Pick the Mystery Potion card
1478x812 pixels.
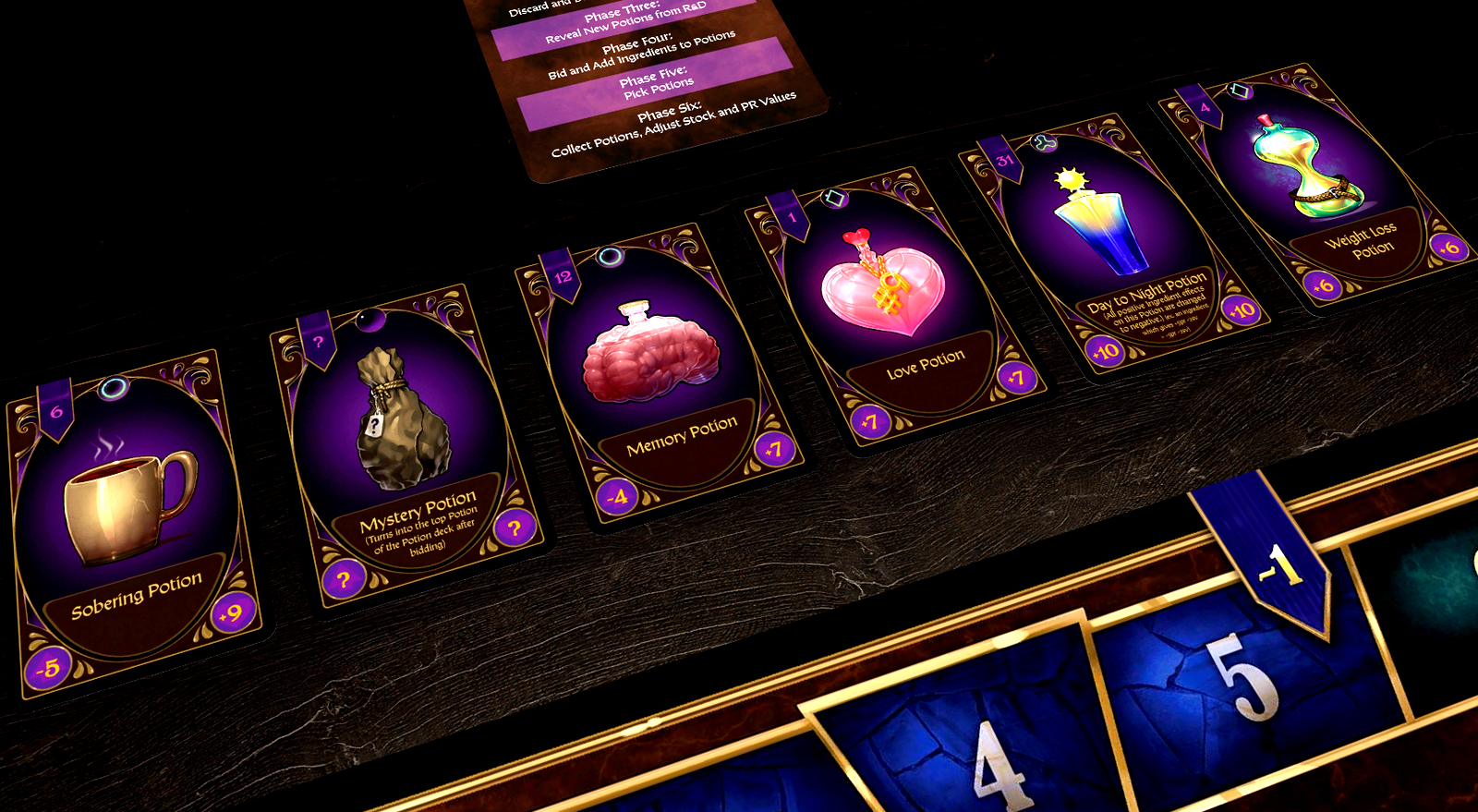405,443
